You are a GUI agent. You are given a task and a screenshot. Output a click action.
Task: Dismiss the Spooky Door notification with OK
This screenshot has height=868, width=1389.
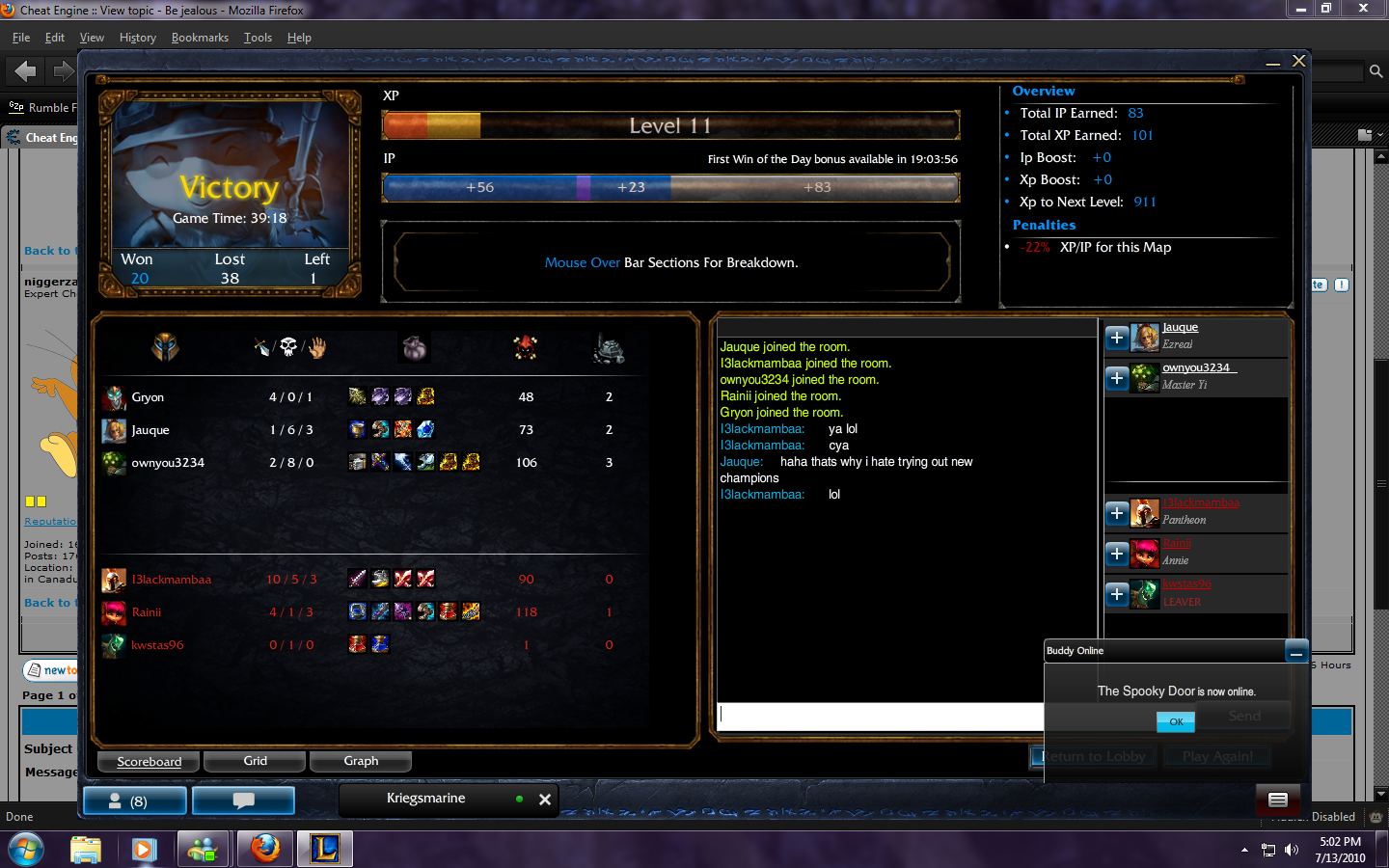pyautogui.click(x=1175, y=721)
